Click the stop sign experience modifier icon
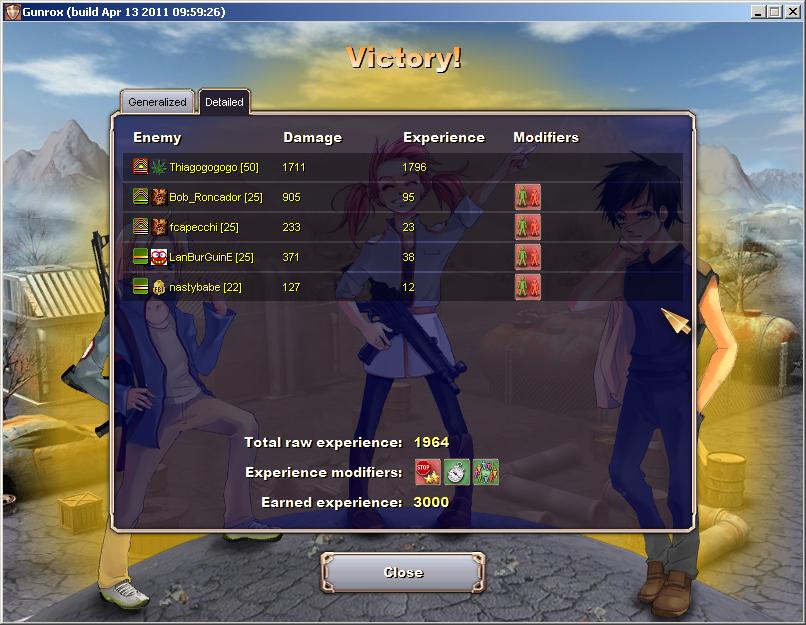 (x=428, y=471)
